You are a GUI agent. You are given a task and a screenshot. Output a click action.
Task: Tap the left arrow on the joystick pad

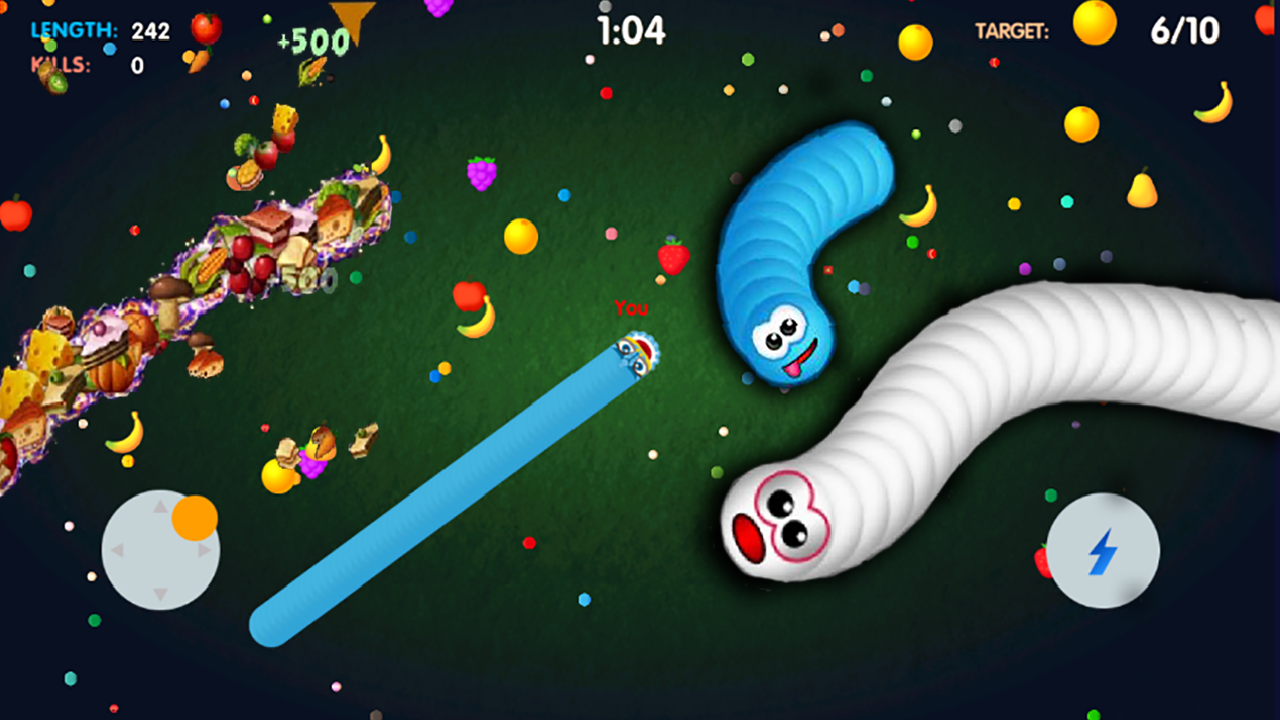point(119,549)
